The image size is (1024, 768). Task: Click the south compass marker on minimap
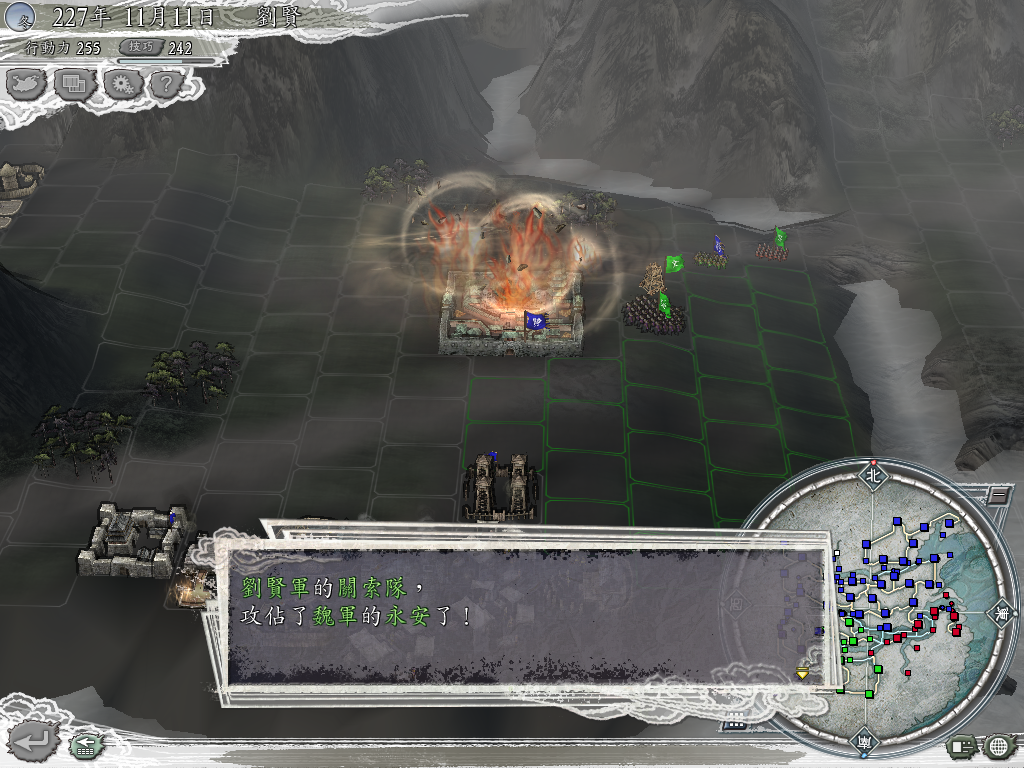[863, 742]
